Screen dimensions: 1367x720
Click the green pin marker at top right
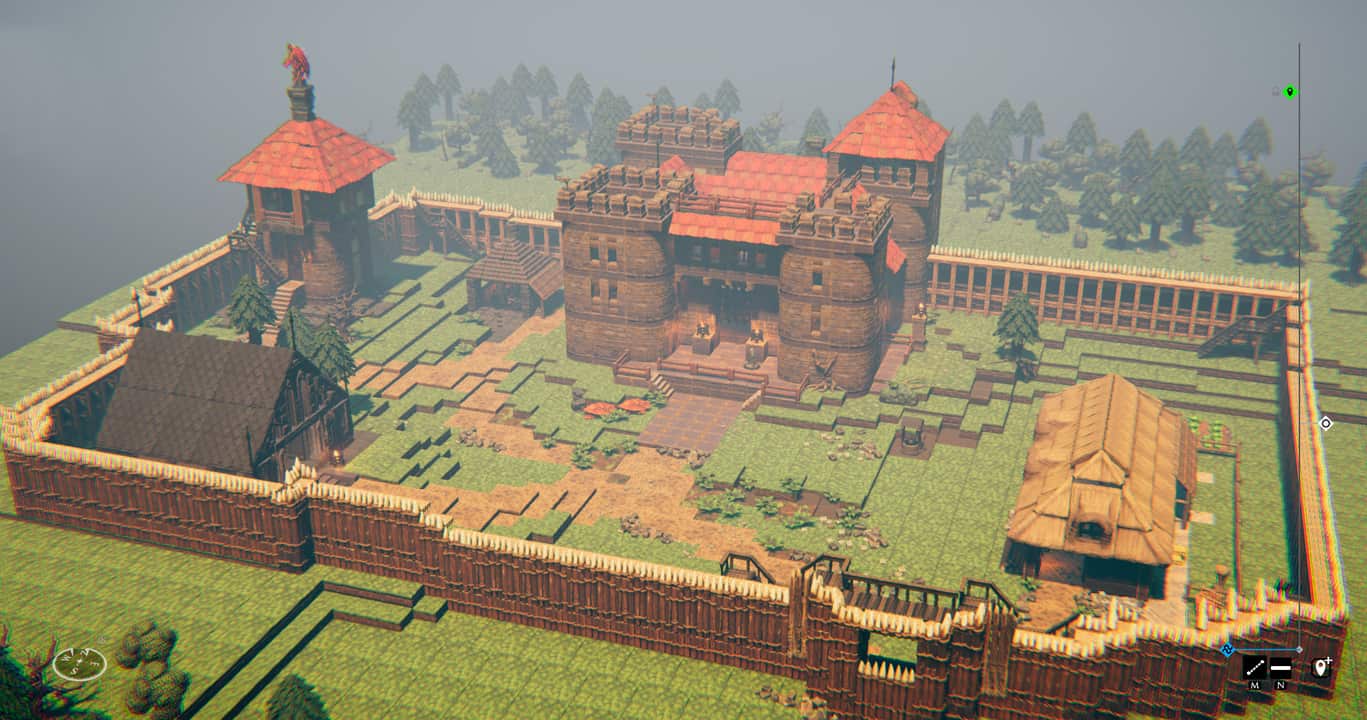click(1290, 93)
